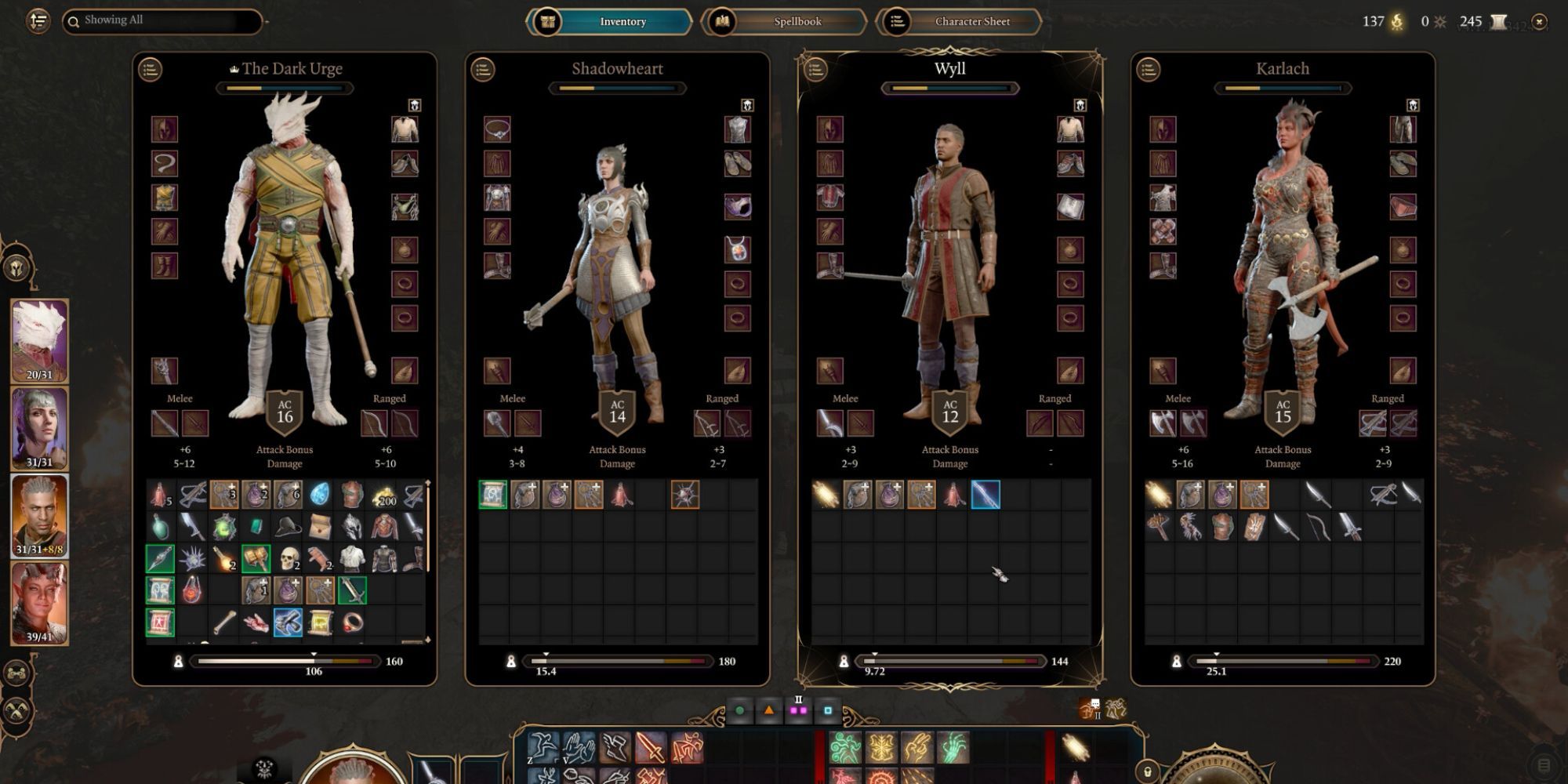1568x784 pixels.
Task: Toggle the orange triangle hotbar filter
Action: (768, 710)
